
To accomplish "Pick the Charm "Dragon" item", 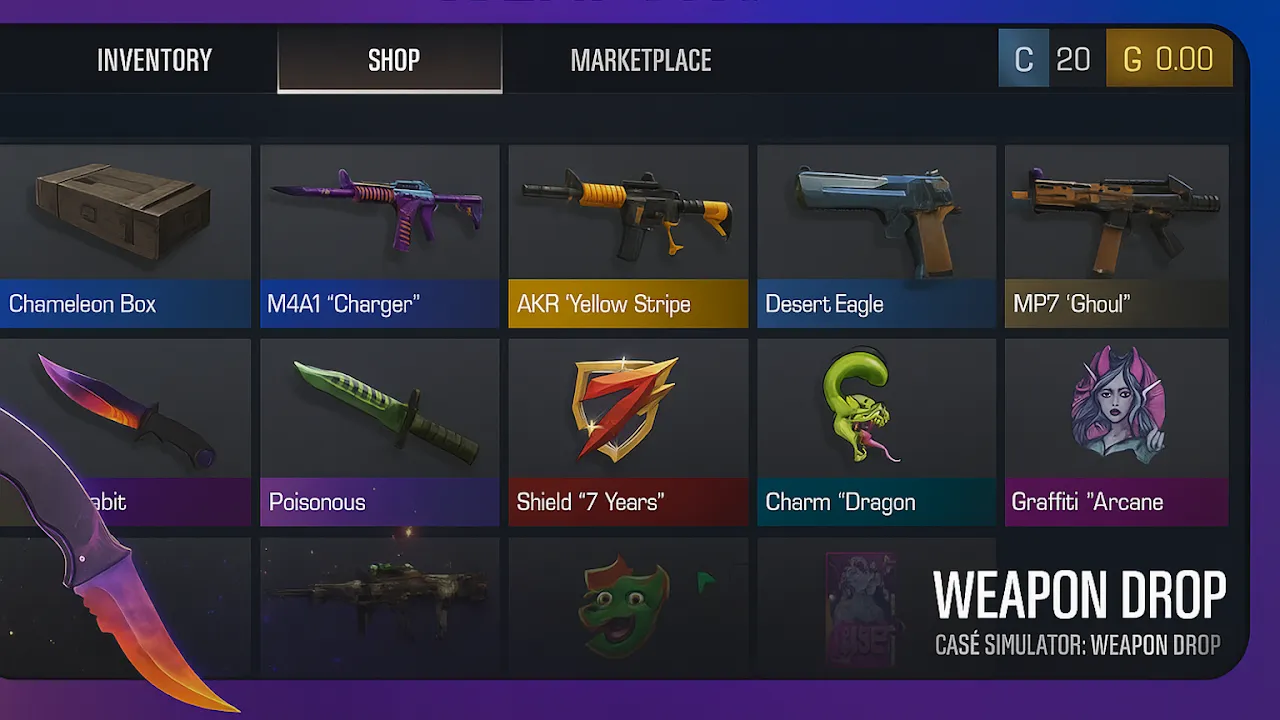I will coord(876,430).
